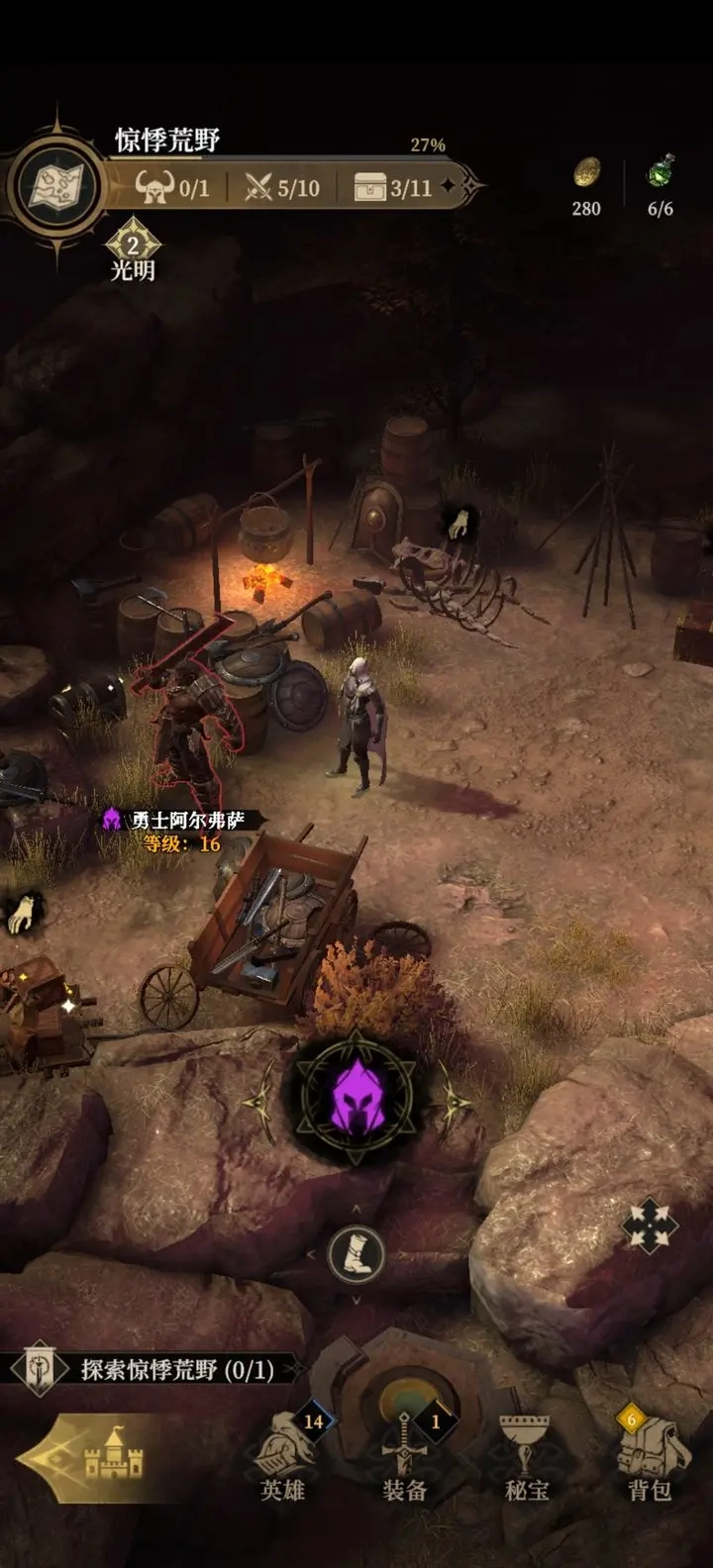
Task: Open the 装备 equipment menu
Action: (405, 1456)
